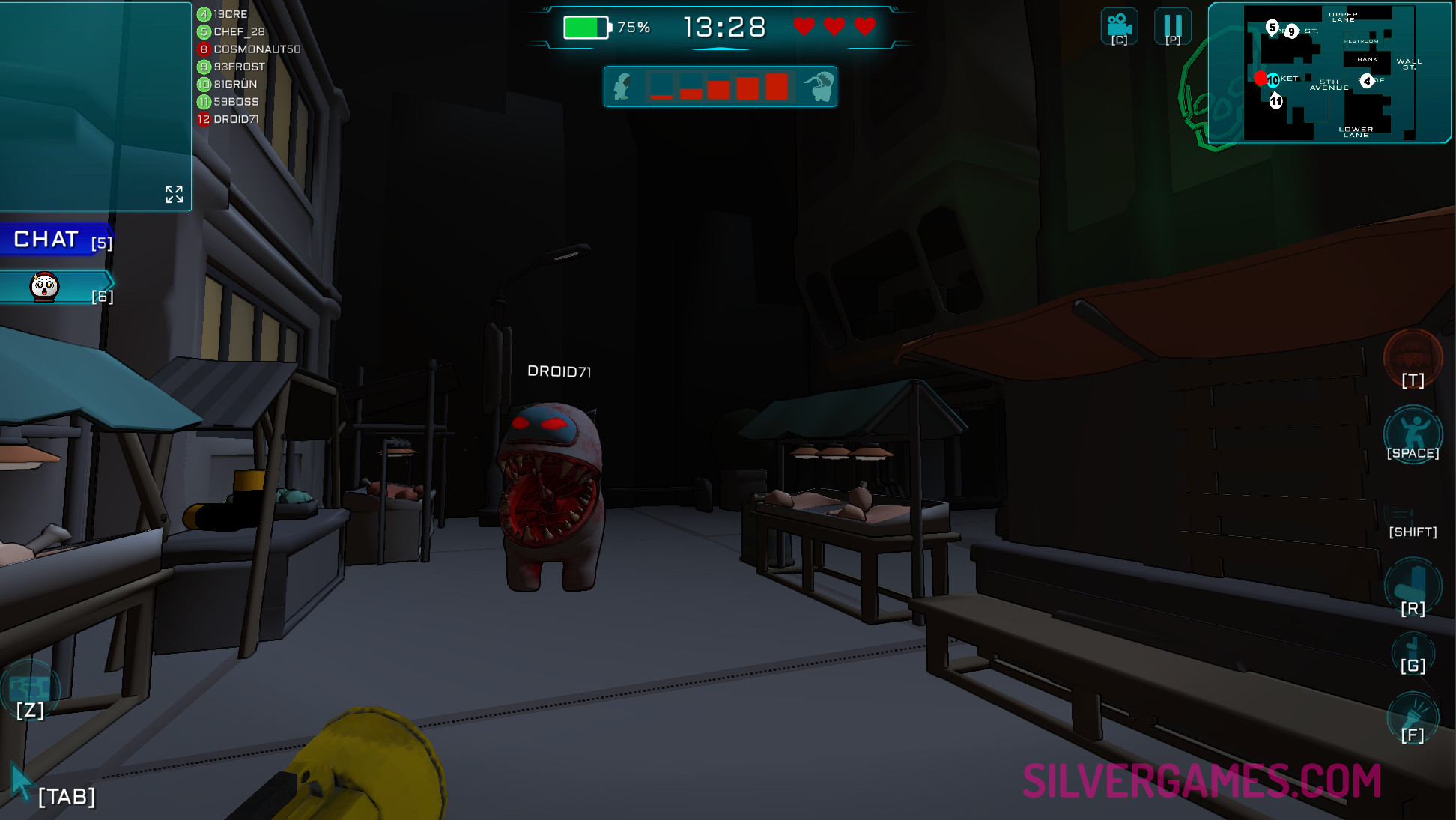Pause the game with the pause icon
Image resolution: width=1456 pixels, height=820 pixels.
pos(1173,26)
